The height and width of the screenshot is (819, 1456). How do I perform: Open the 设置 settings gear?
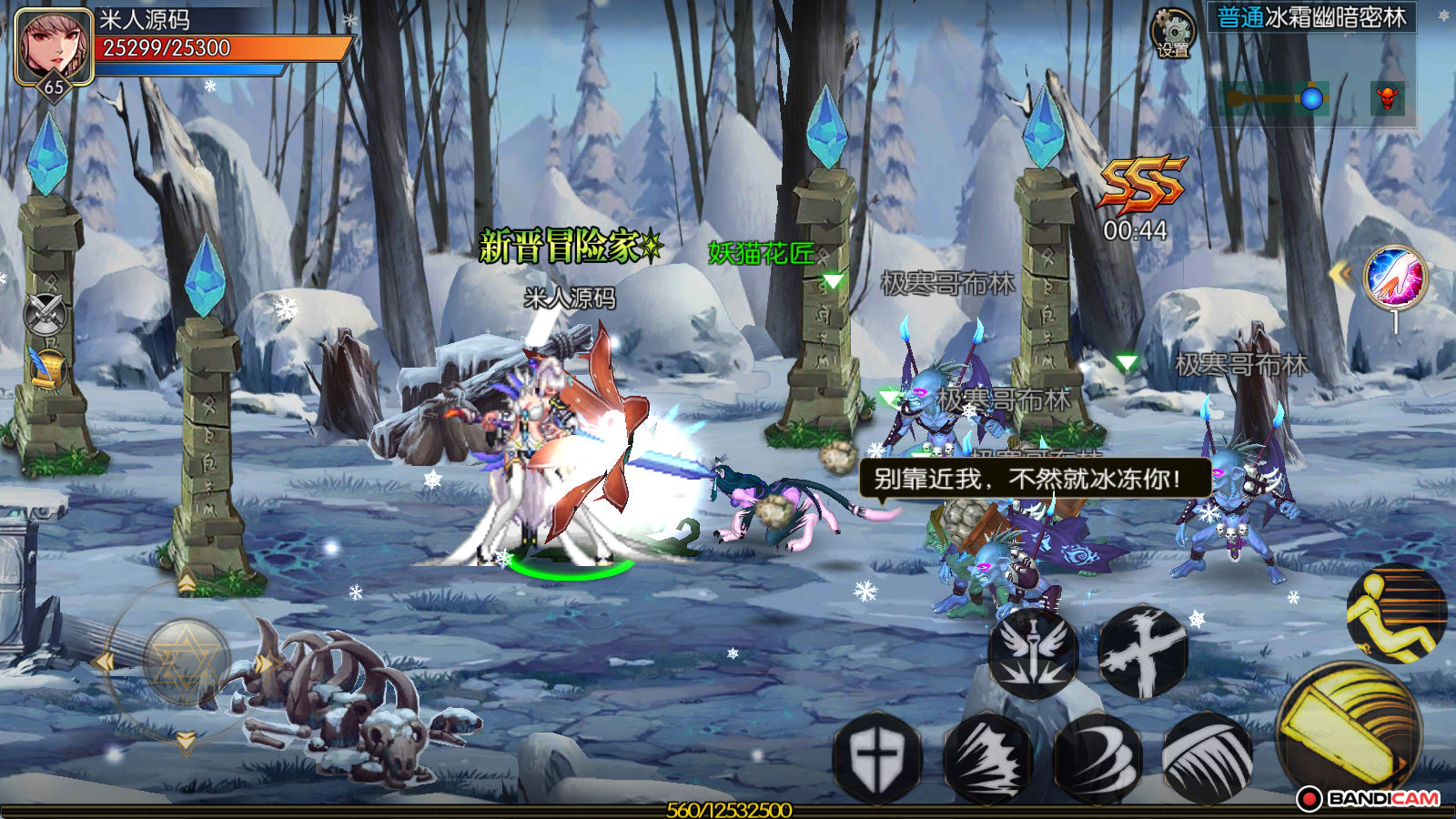(x=1173, y=34)
